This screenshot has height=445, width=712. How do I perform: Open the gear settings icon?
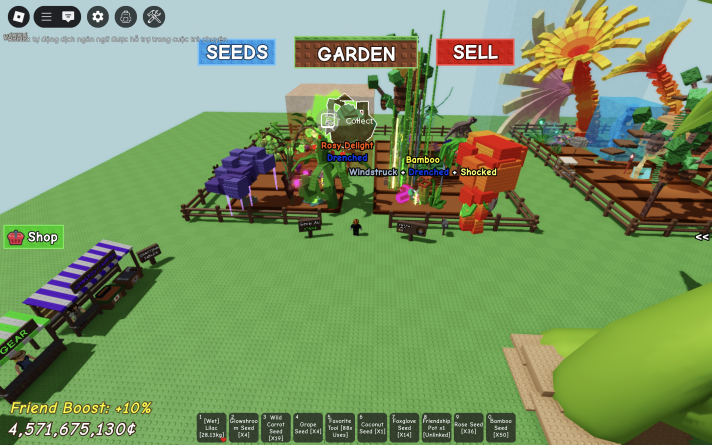pyautogui.click(x=97, y=17)
